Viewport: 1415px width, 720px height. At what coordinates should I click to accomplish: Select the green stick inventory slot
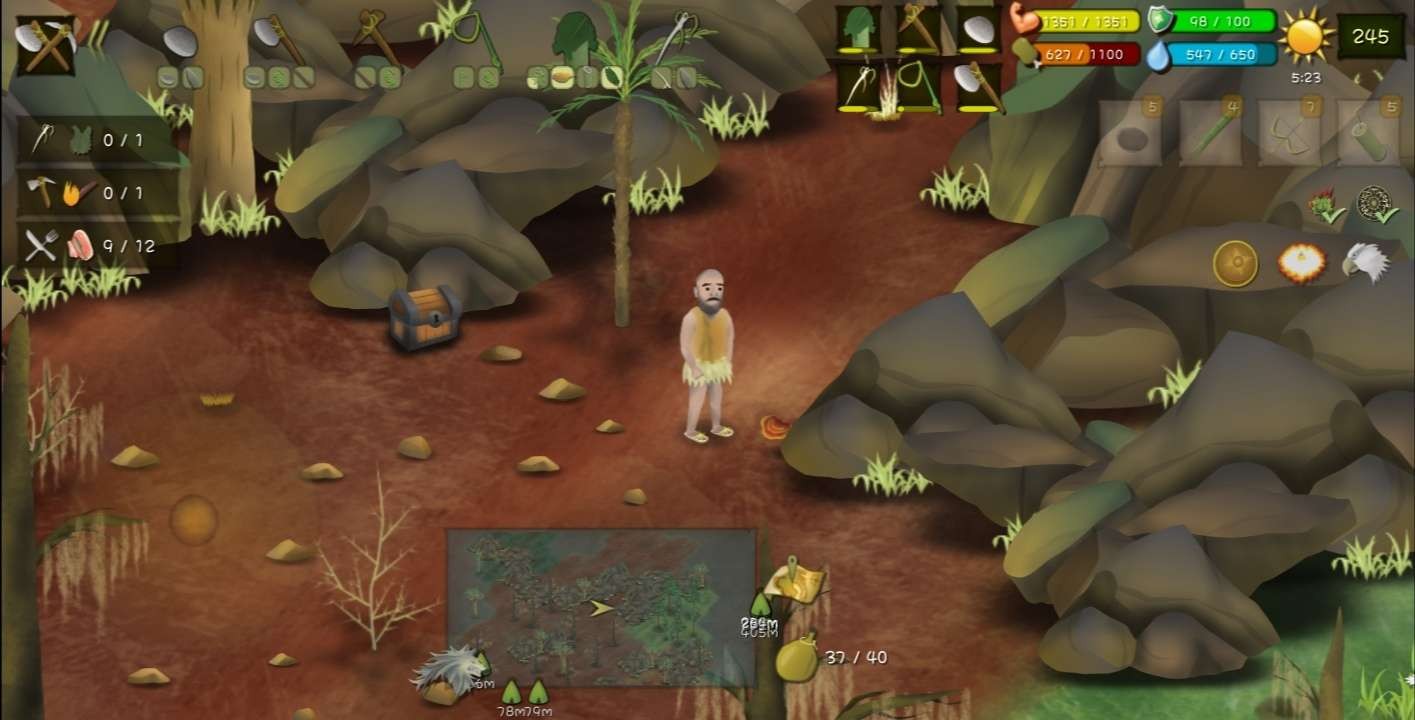(1210, 133)
